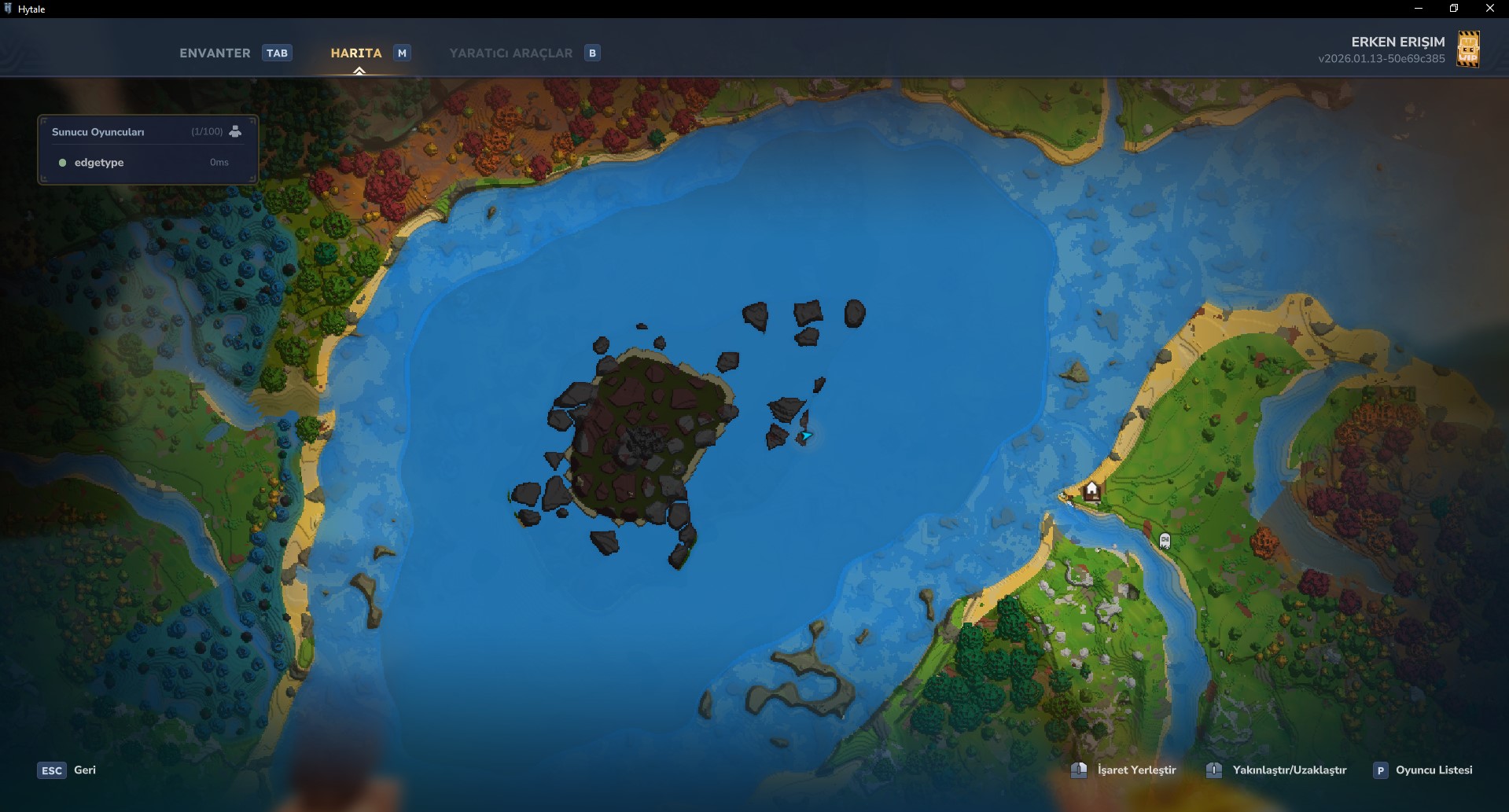Viewport: 1509px width, 812px height.
Task: Select the edgetype player entry
Action: (98, 162)
